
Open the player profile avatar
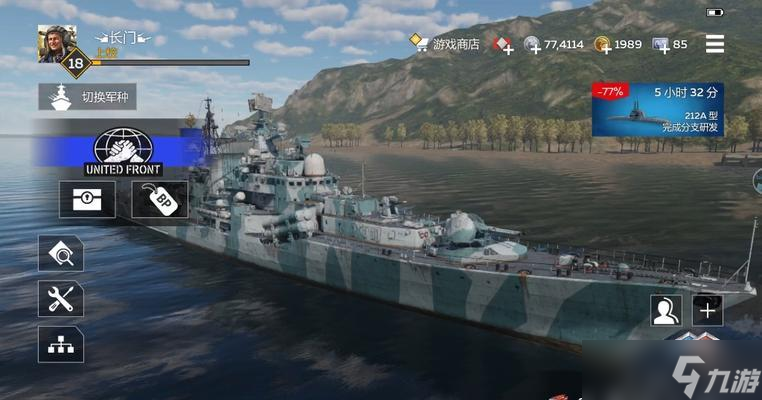[56, 42]
